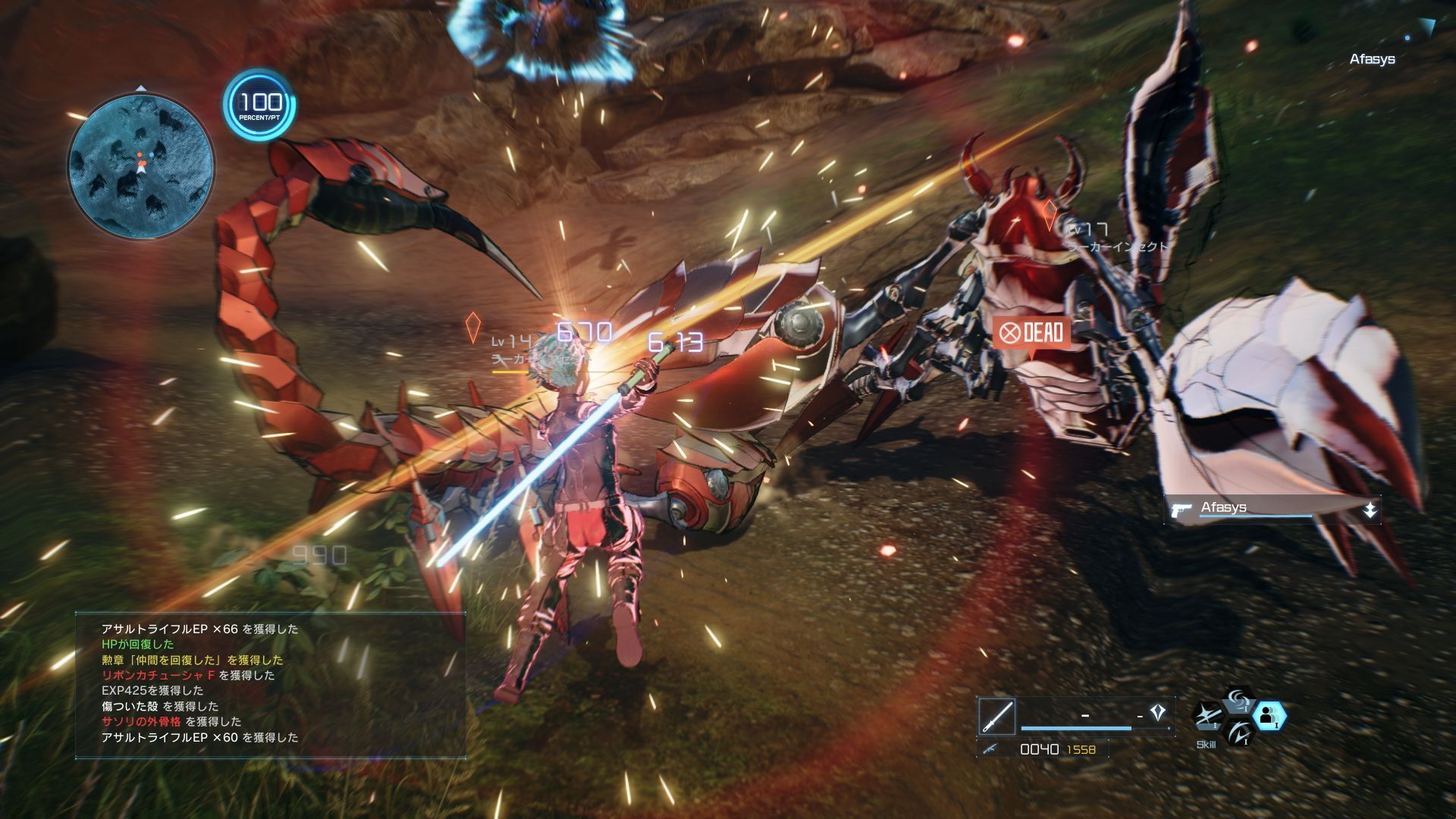
Task: Click the down-arrow status icon on Afasys panel
Action: 1370,510
